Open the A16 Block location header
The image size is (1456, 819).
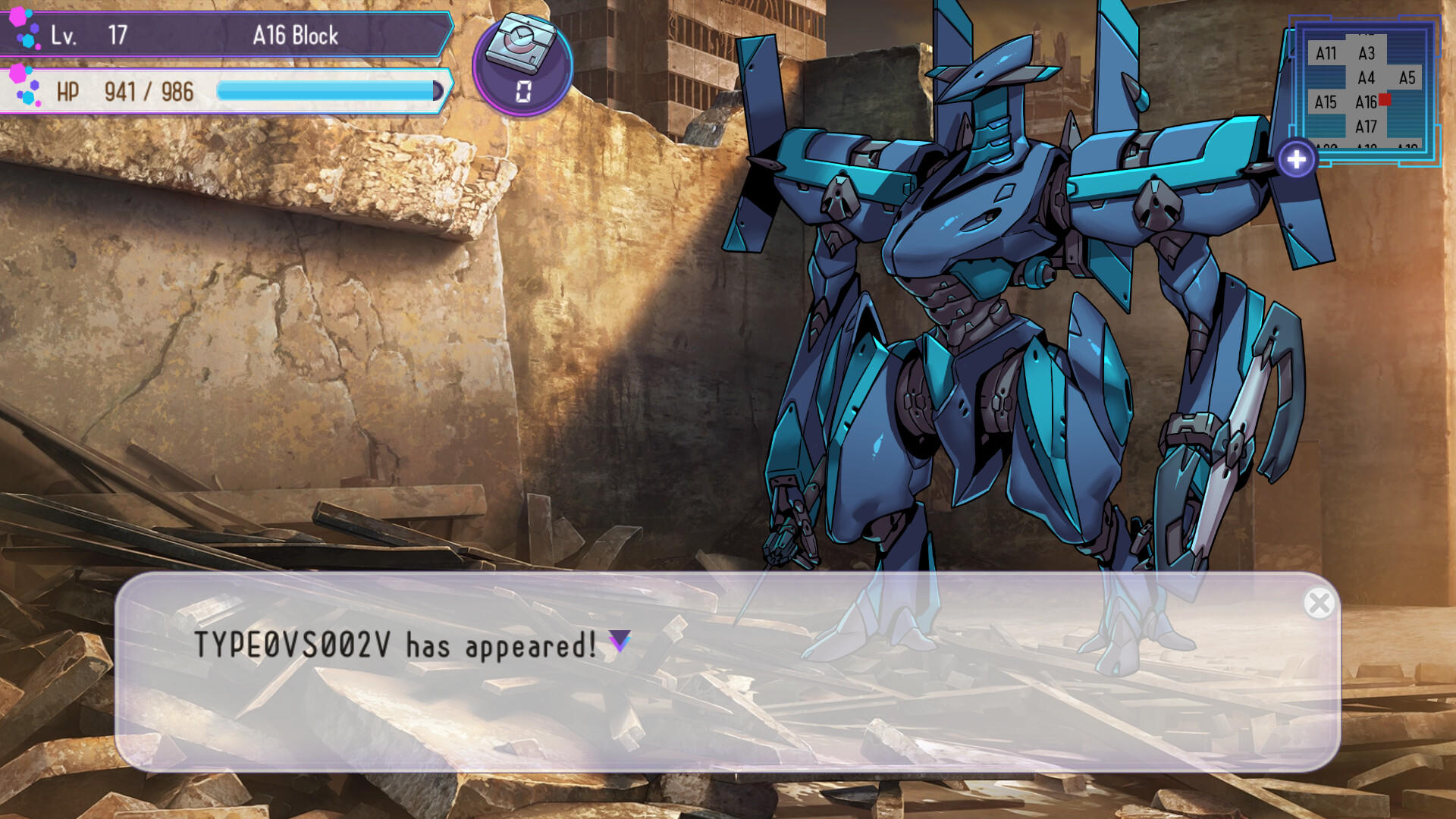(296, 35)
